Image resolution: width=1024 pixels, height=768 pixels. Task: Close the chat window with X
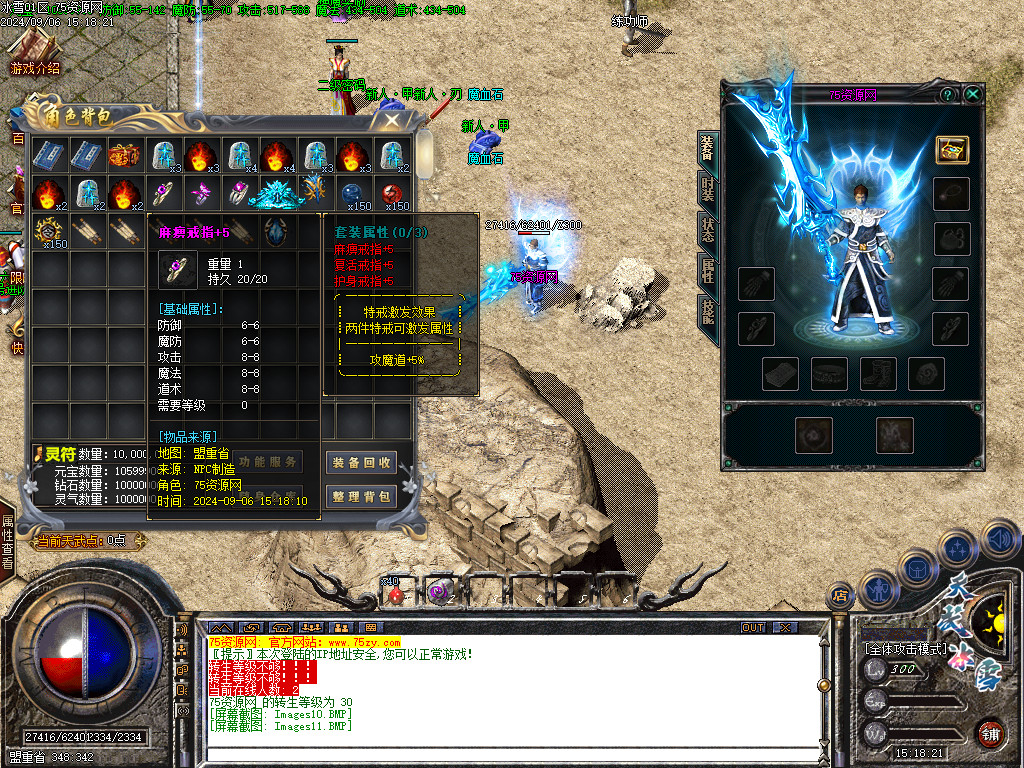pos(786,627)
